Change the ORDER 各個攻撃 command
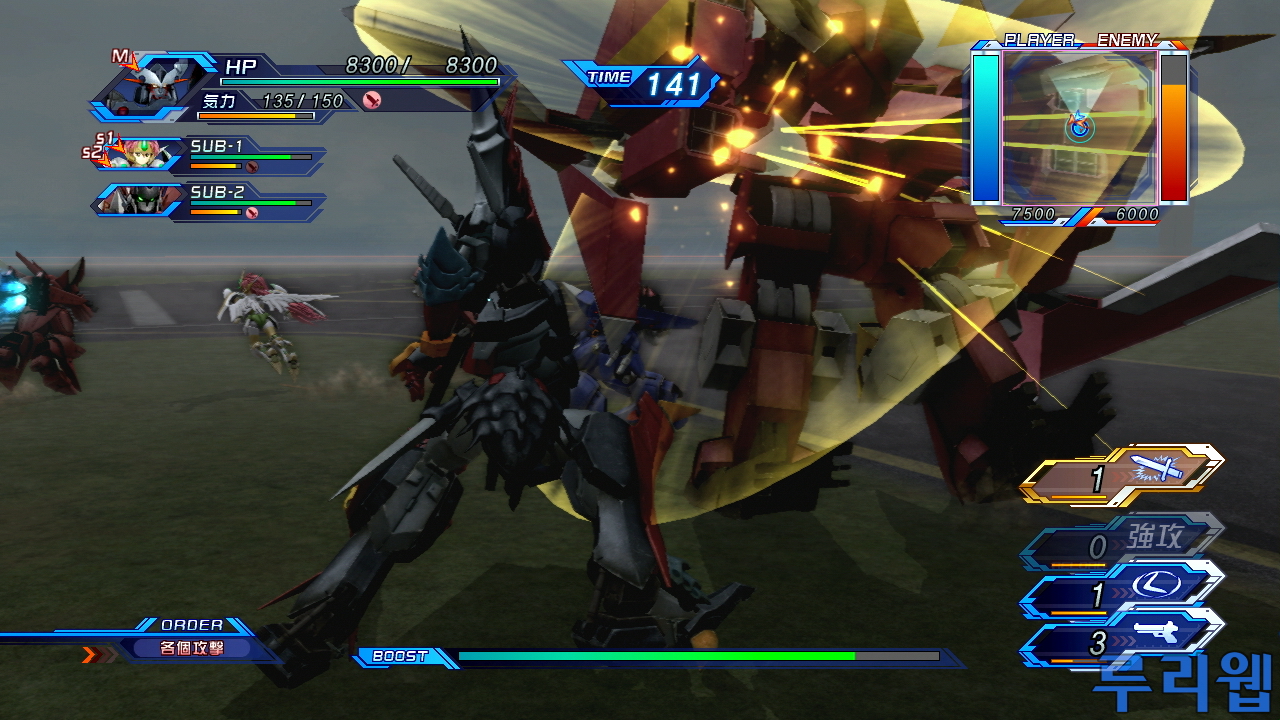This screenshot has height=720, width=1280. click(190, 647)
